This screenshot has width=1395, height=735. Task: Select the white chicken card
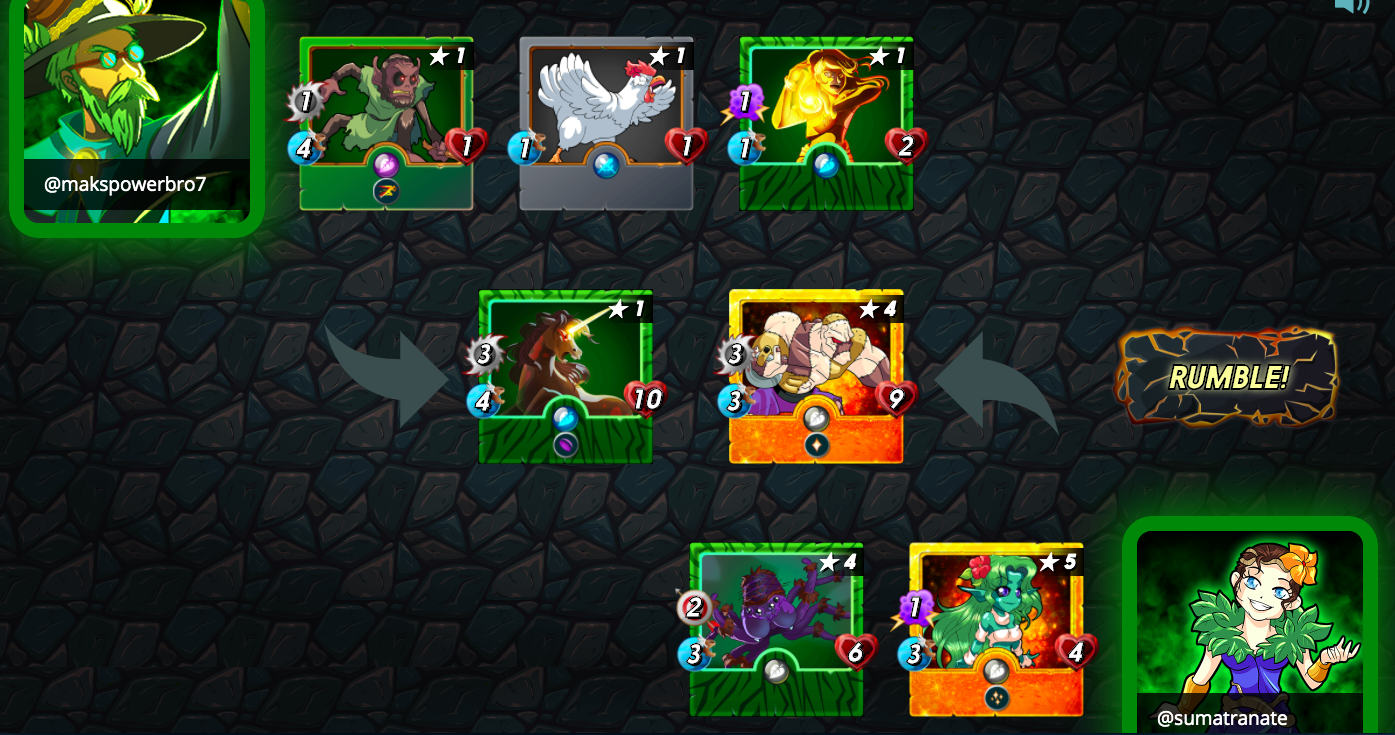(606, 123)
